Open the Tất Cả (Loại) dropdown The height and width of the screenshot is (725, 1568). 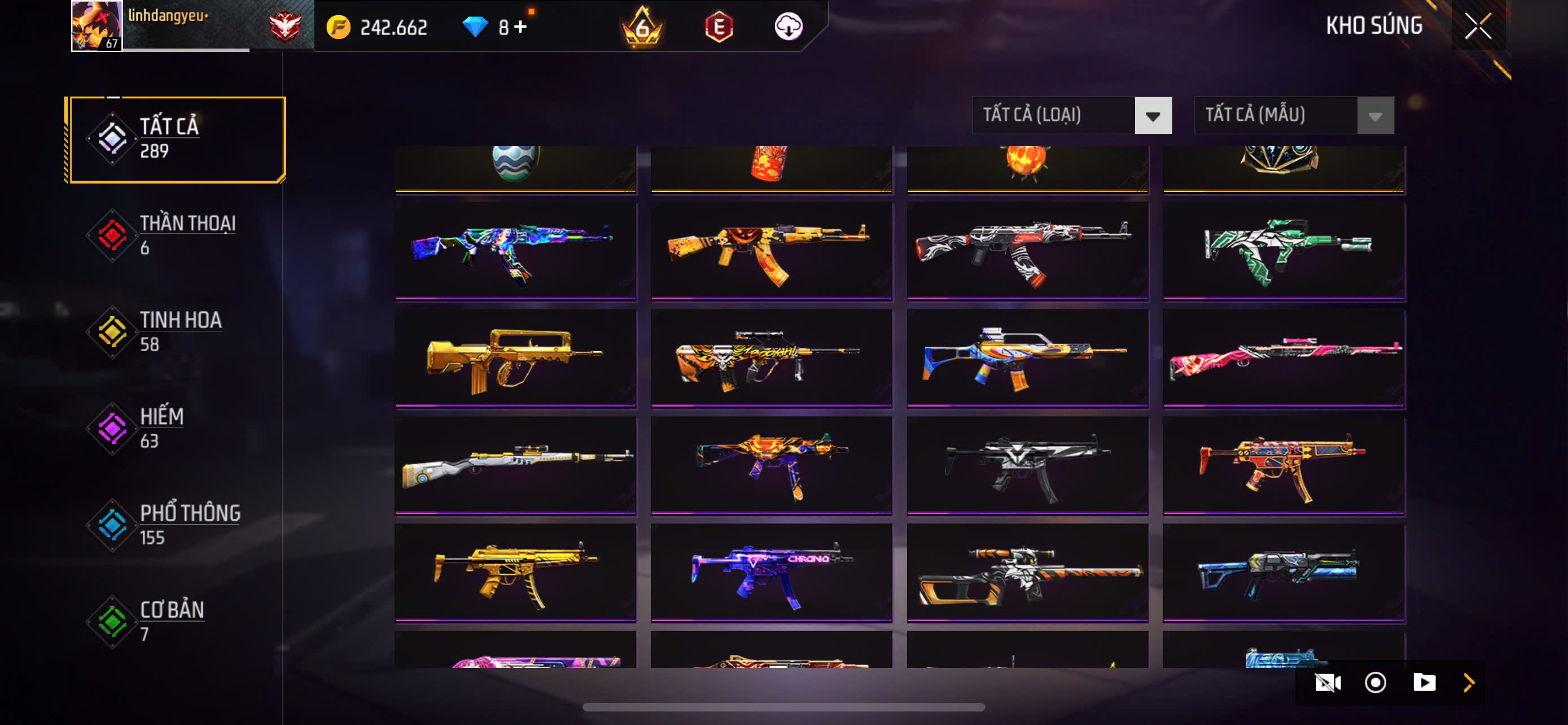click(x=1071, y=115)
